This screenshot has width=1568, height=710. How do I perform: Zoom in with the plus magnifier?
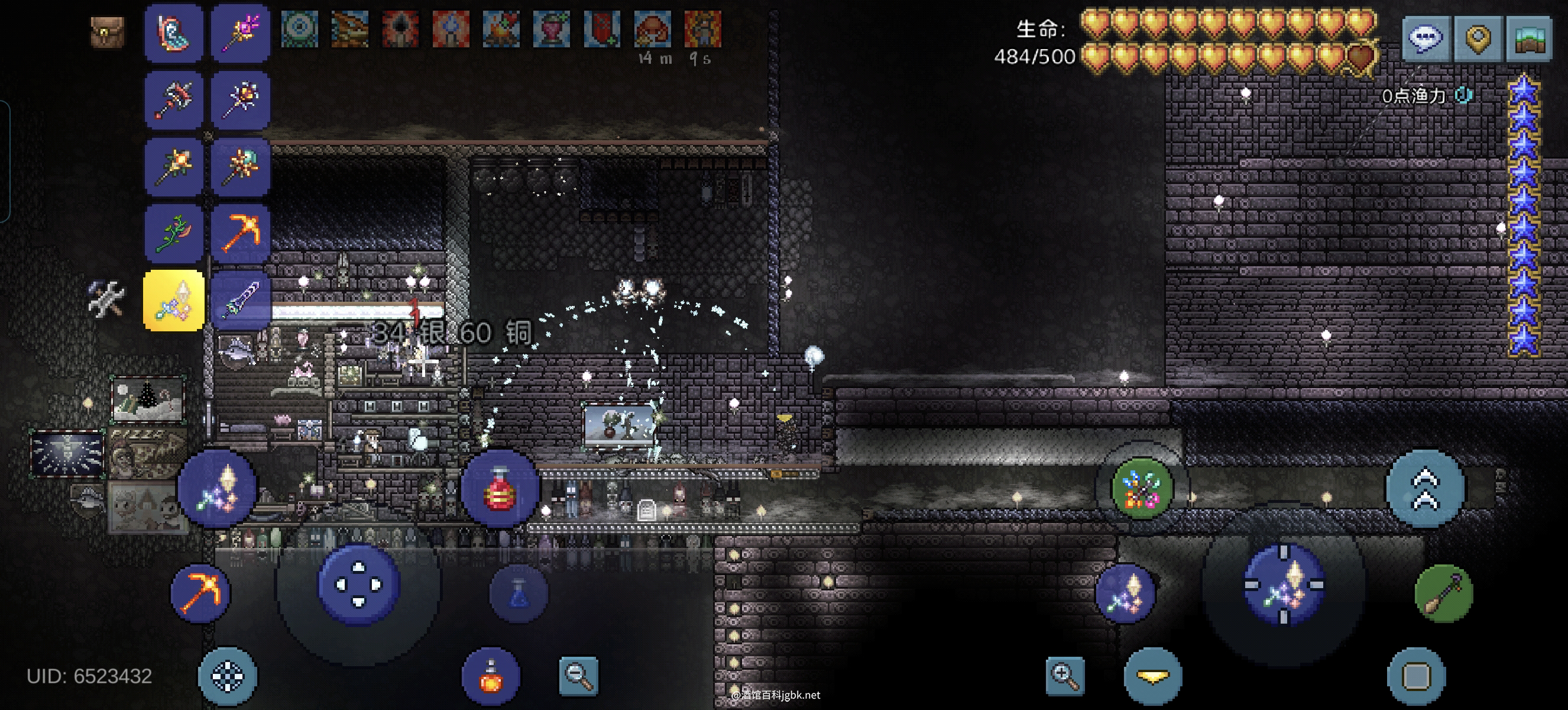click(x=1065, y=675)
